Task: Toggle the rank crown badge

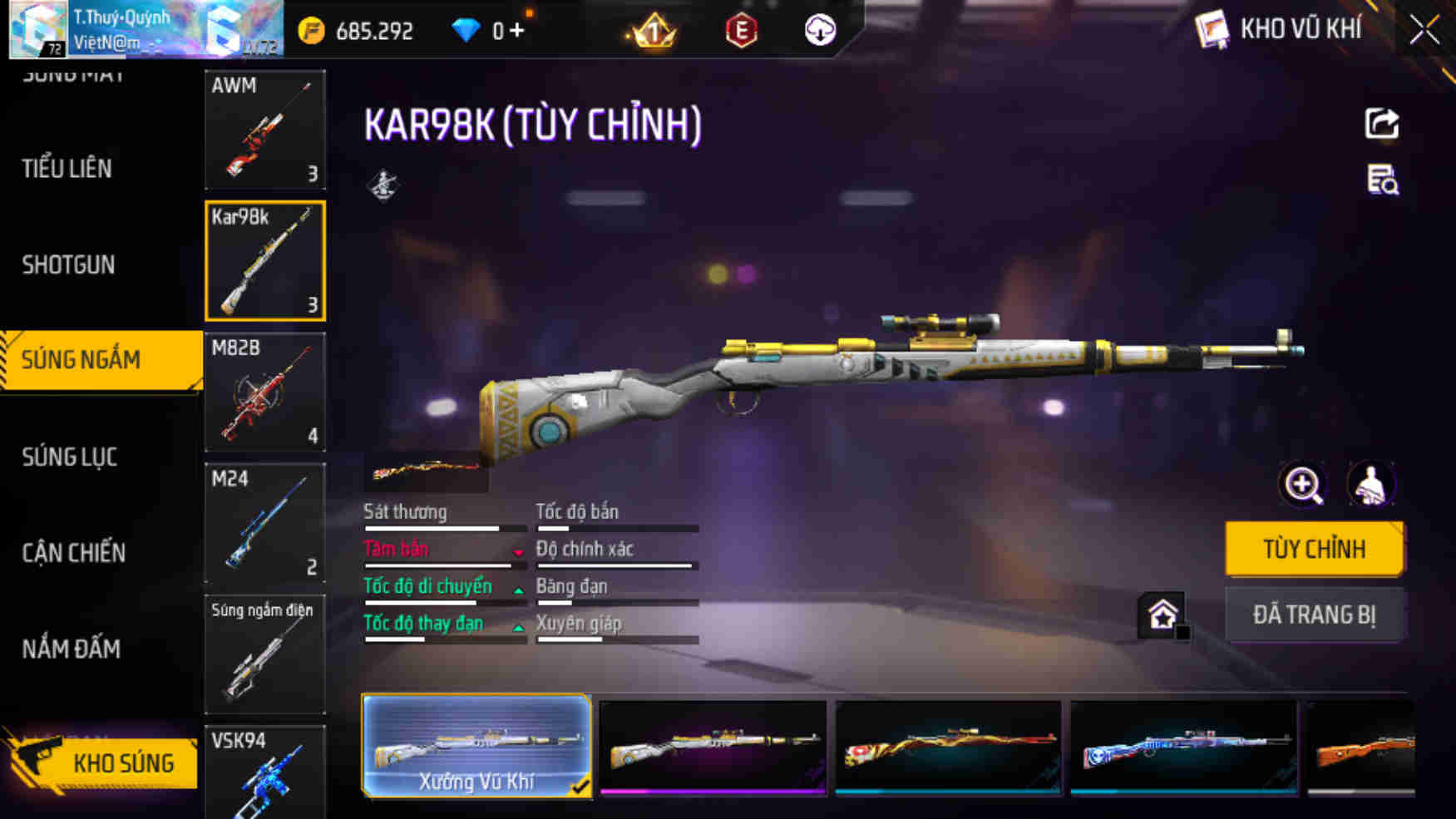Action: [653, 28]
